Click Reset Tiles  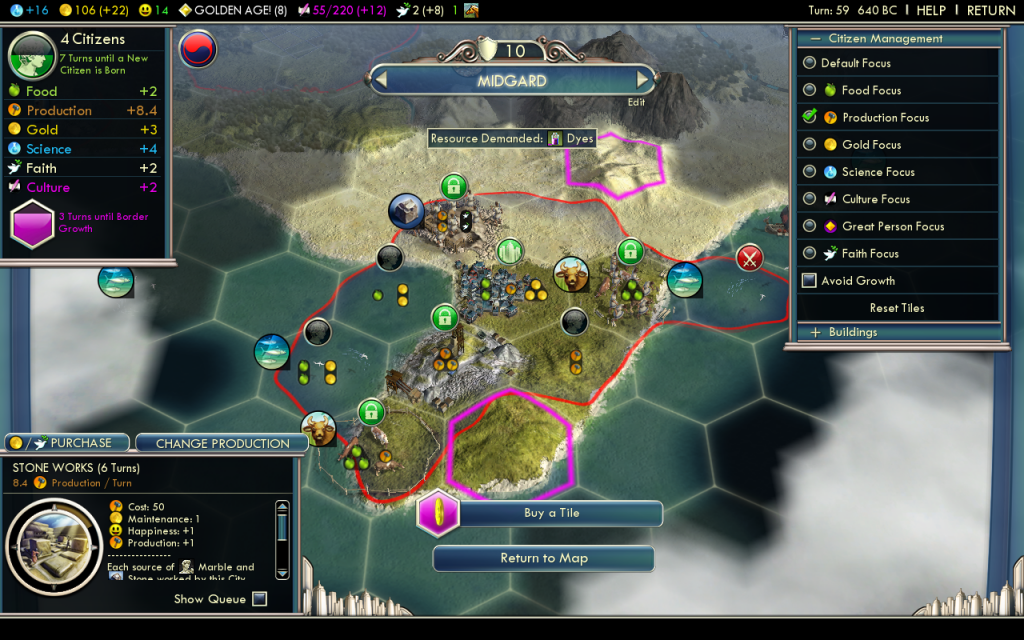pos(897,308)
